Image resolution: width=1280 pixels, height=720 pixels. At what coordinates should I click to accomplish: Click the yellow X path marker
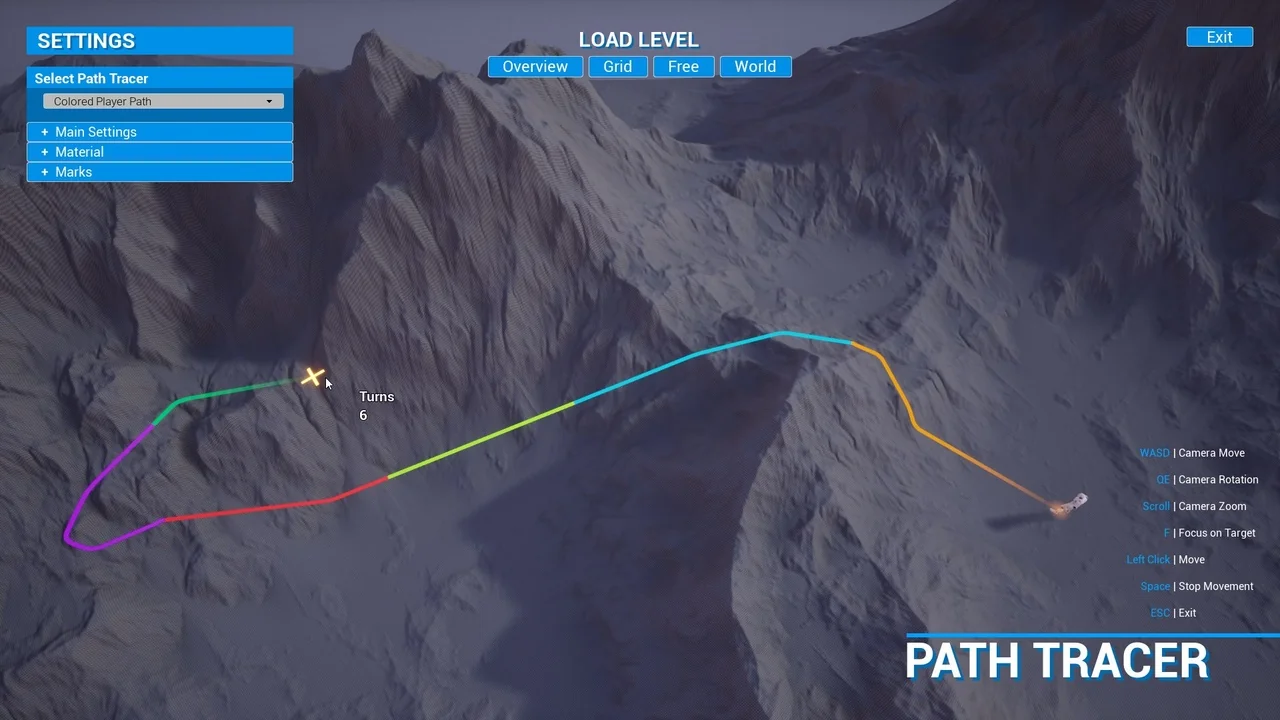tap(312, 377)
